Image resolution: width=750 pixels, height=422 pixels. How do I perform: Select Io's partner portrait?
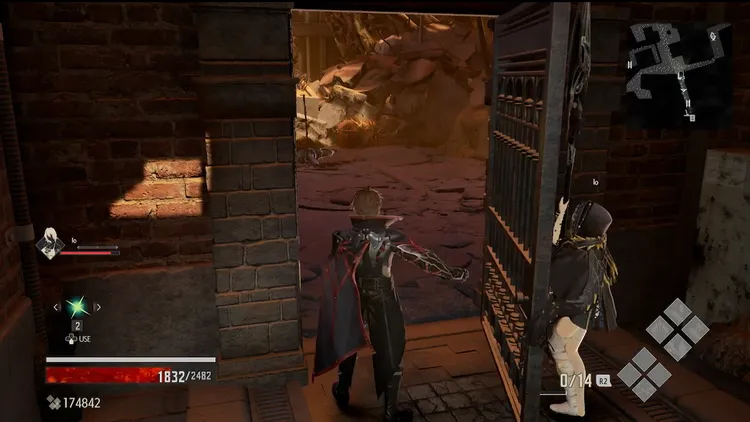49,244
